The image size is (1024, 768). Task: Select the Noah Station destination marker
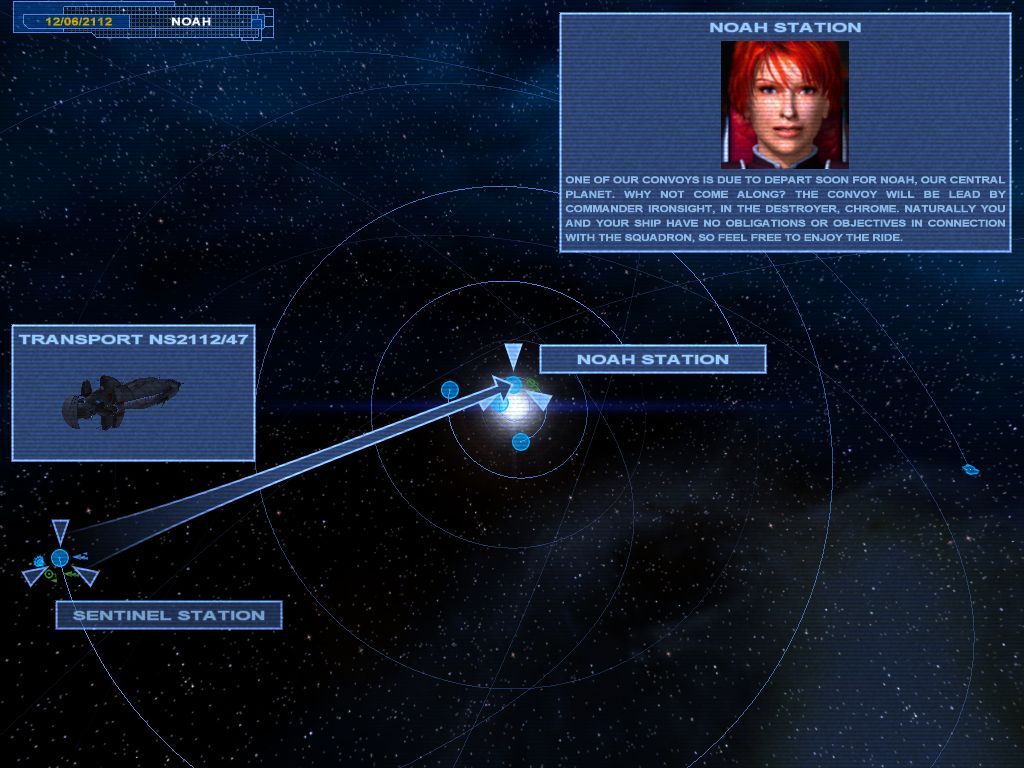point(514,383)
